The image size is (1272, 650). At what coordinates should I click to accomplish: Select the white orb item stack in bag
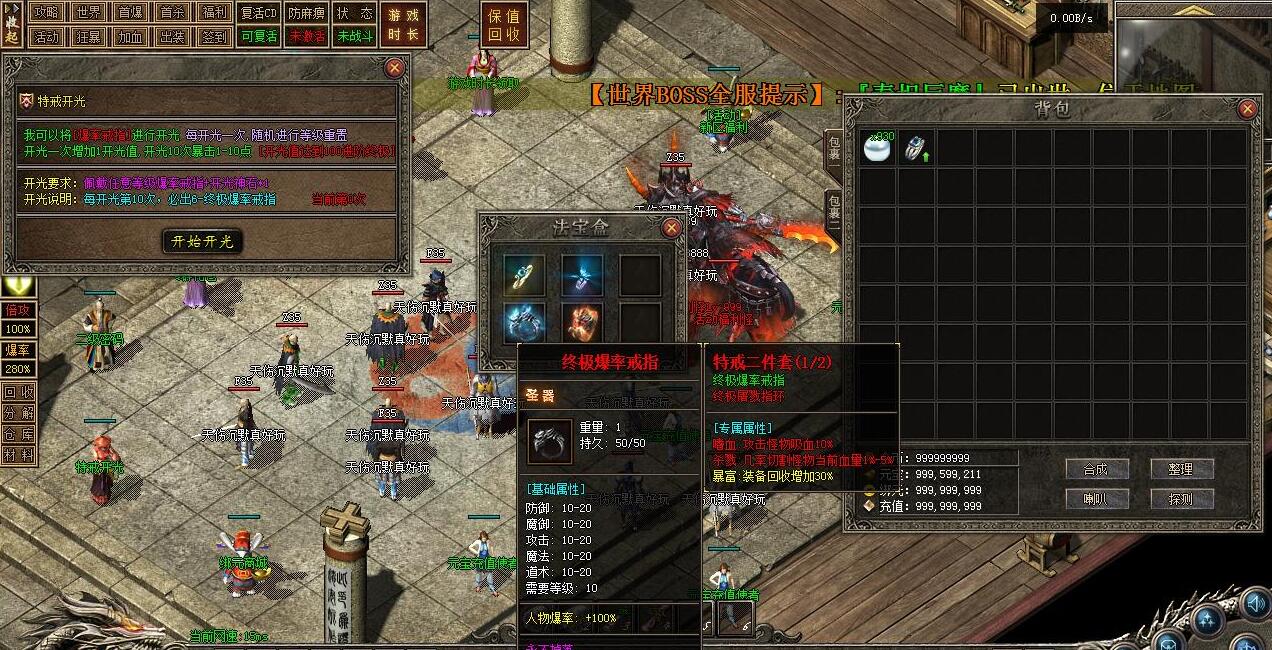[878, 148]
